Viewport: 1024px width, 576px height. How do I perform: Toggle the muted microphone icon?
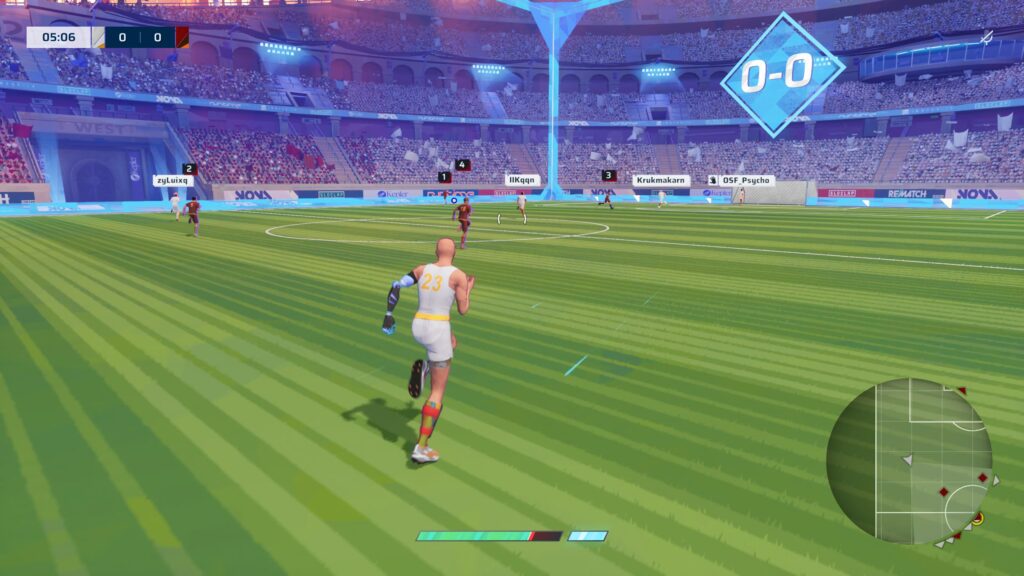pos(986,37)
